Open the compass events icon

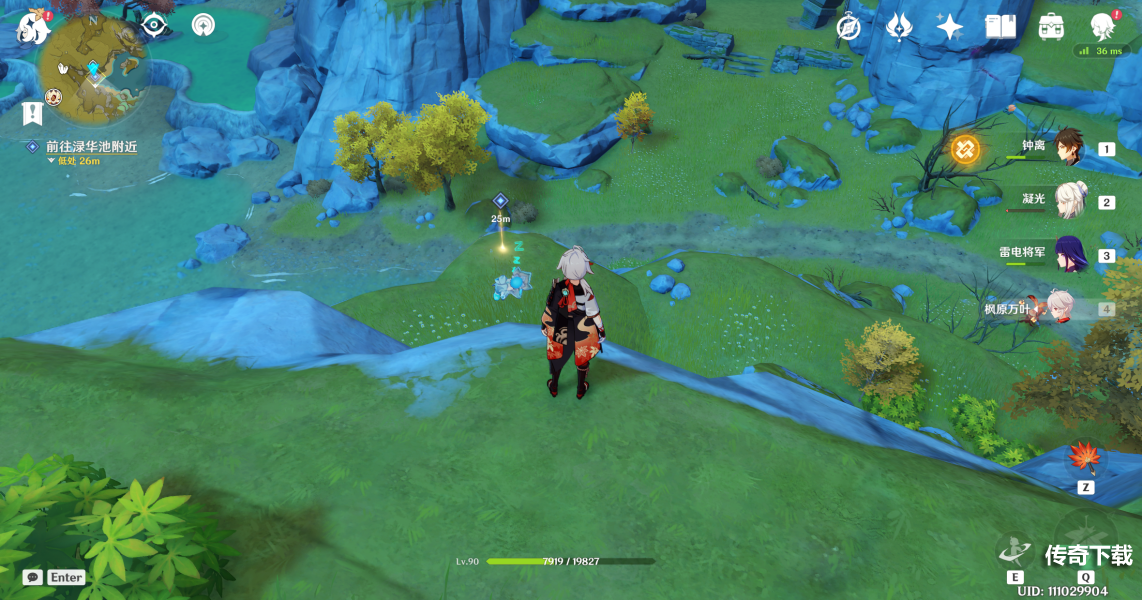tap(849, 27)
